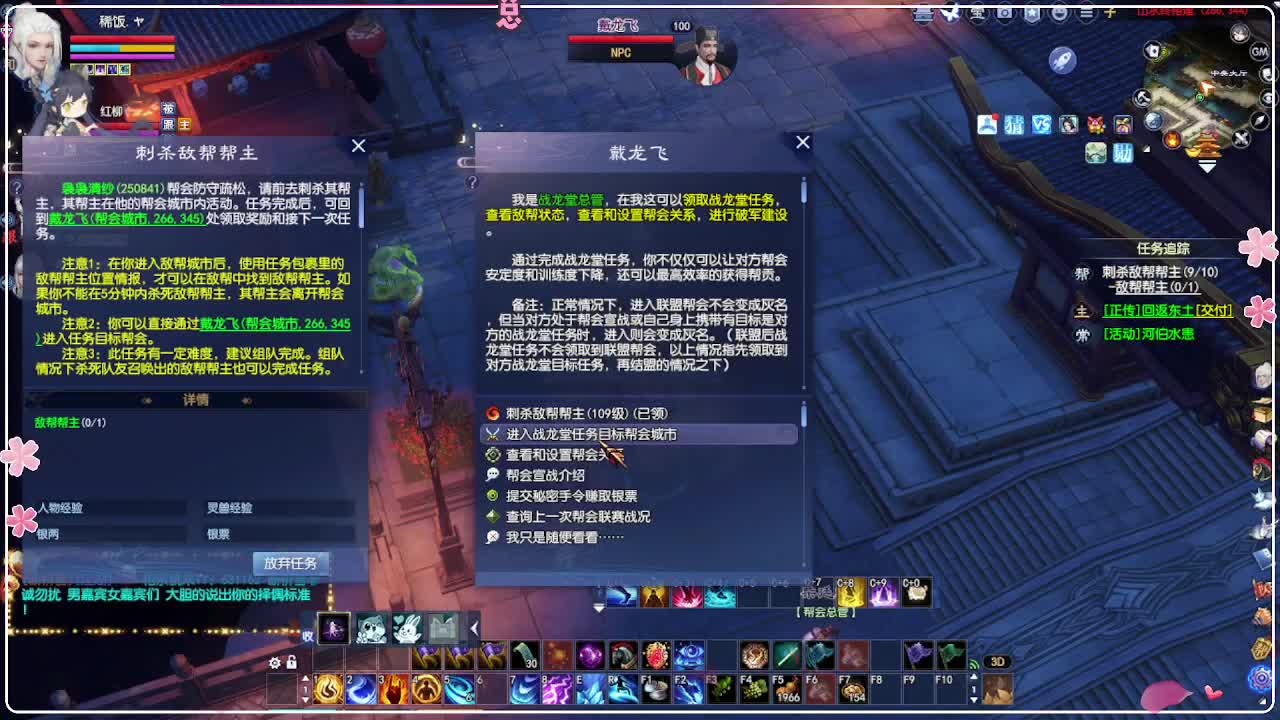Toggle the eye visibility icon beside the minimap

(1267, 98)
